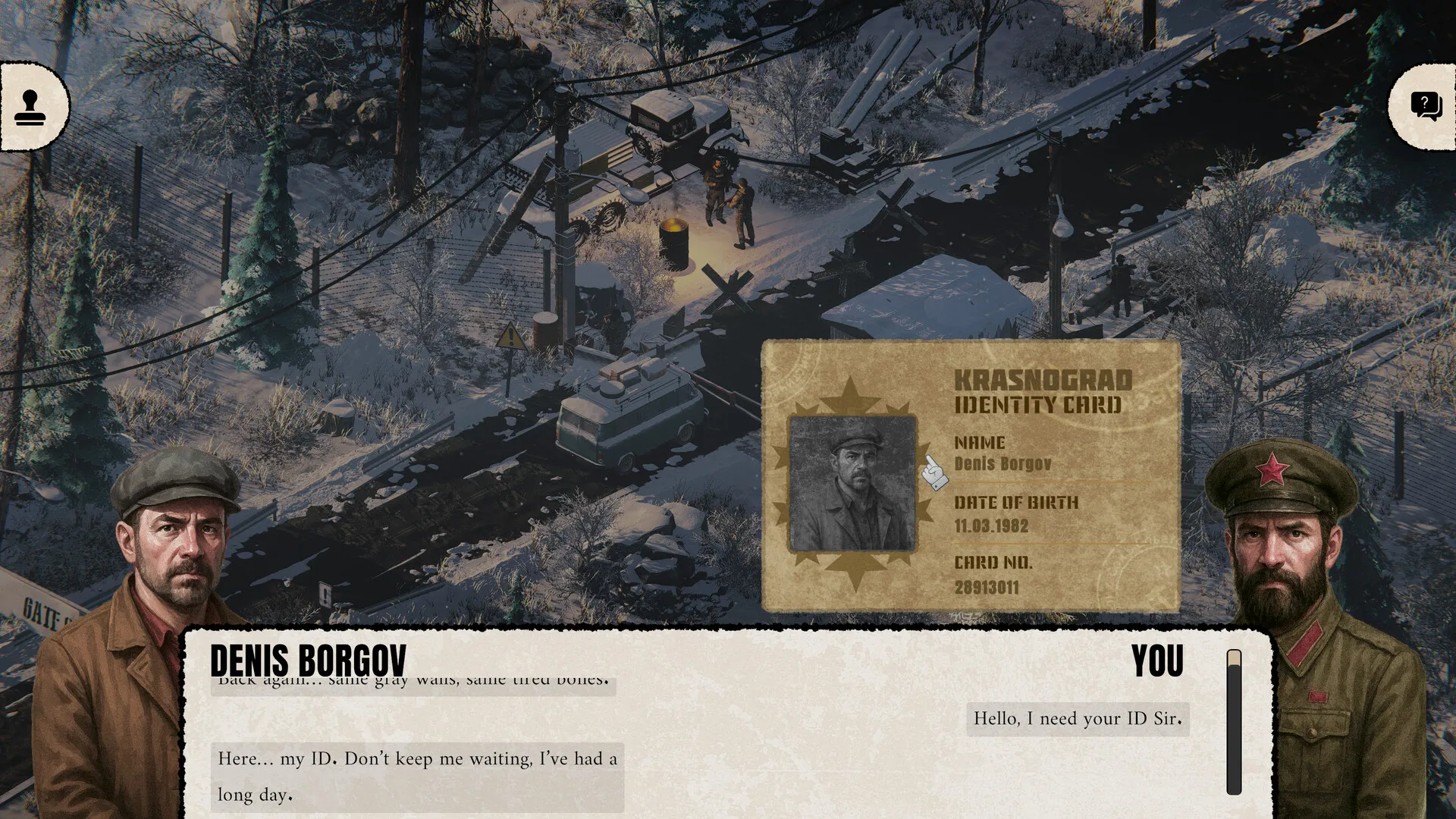Inspect the ID card photo
1456x819 pixels.
coord(852,483)
